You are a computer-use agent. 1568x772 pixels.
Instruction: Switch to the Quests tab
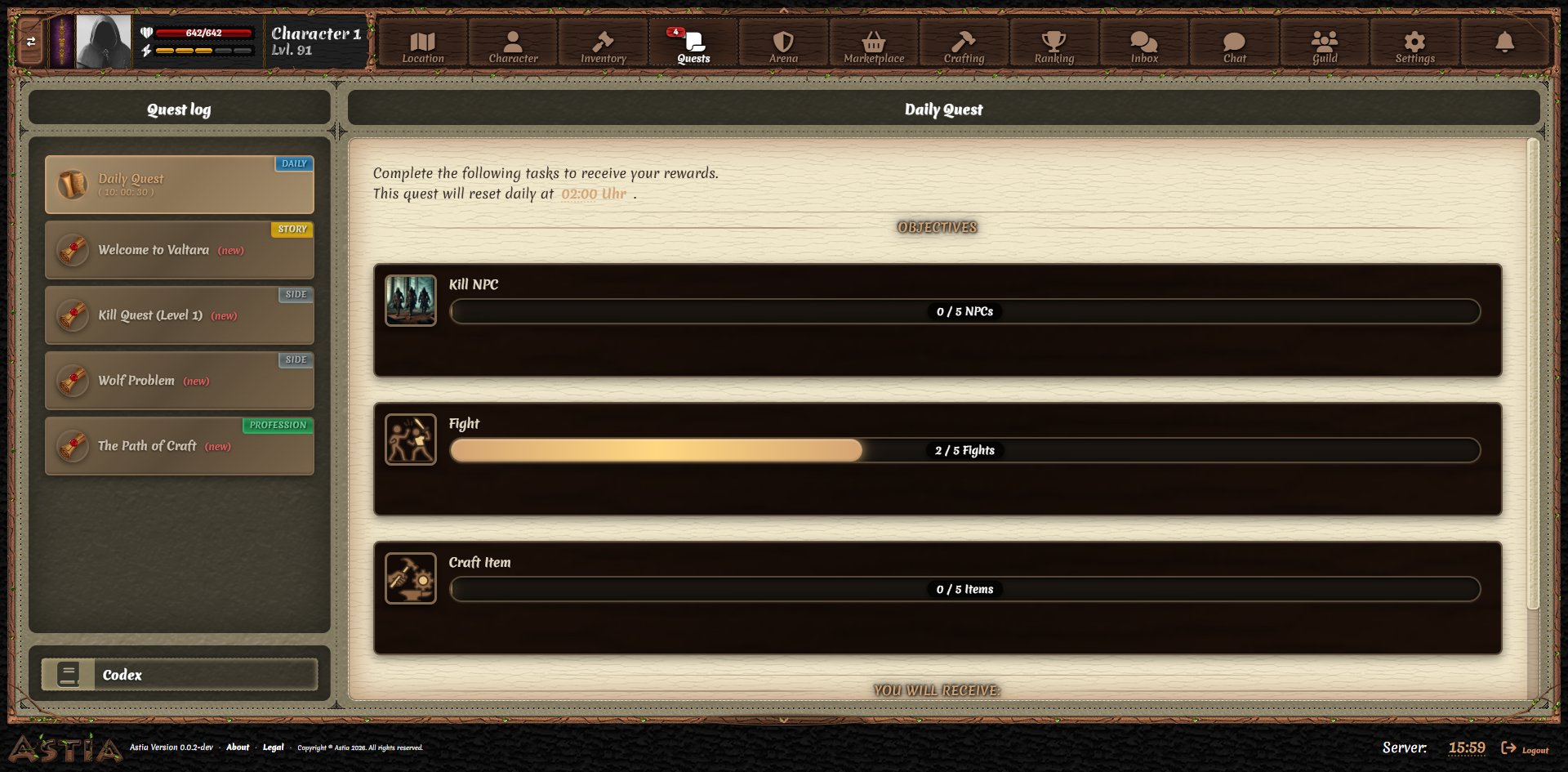tap(693, 41)
